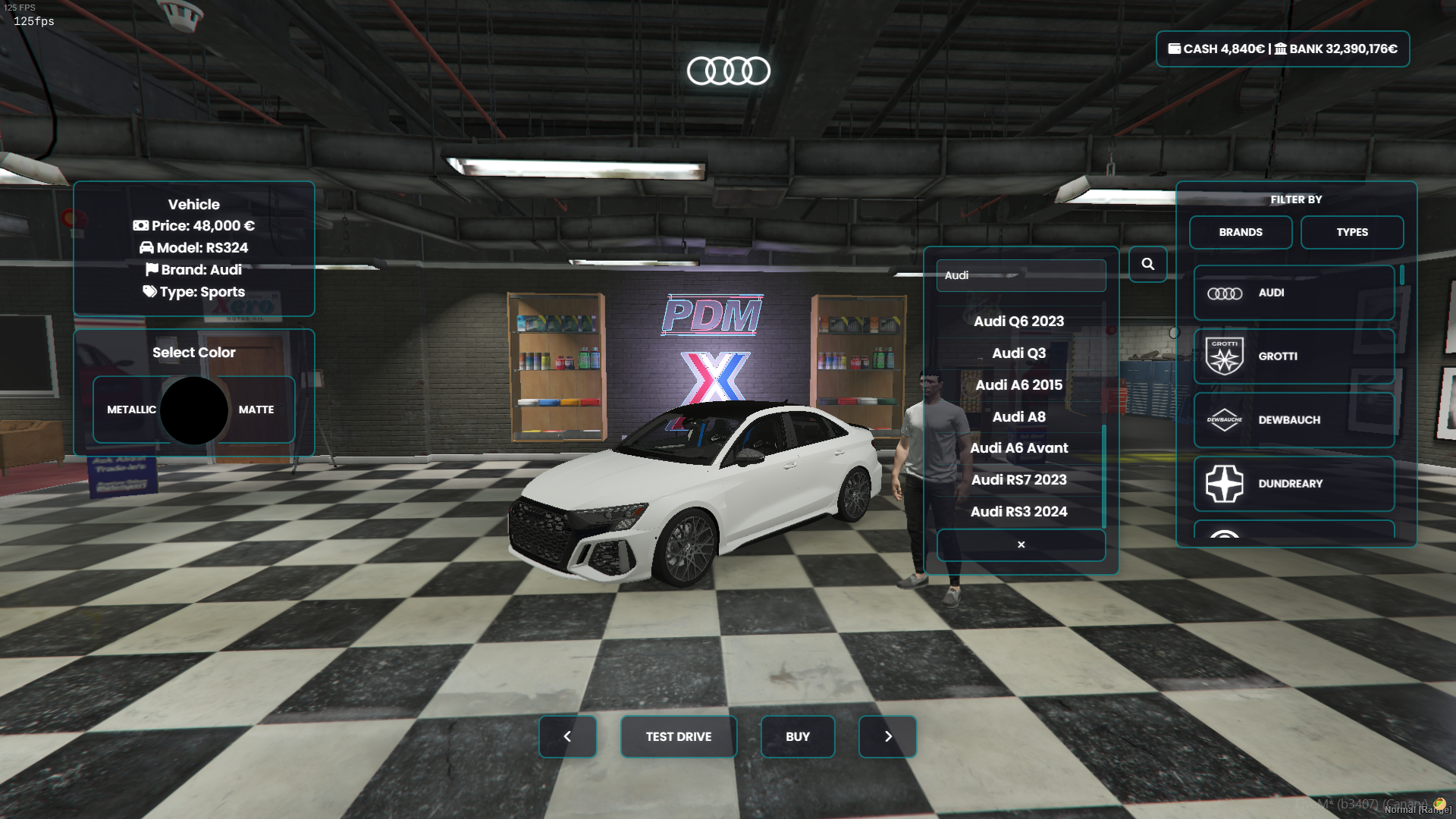Buy the Audi RS3

pos(797,736)
